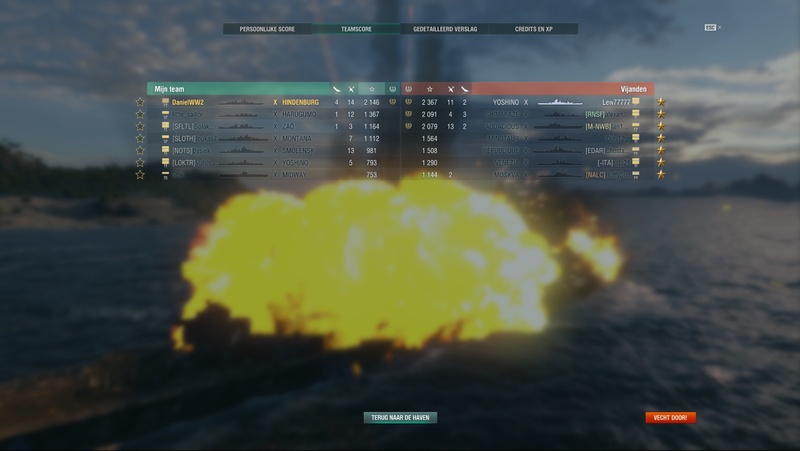
Task: Choose the red Vecht door! button
Action: (670, 418)
